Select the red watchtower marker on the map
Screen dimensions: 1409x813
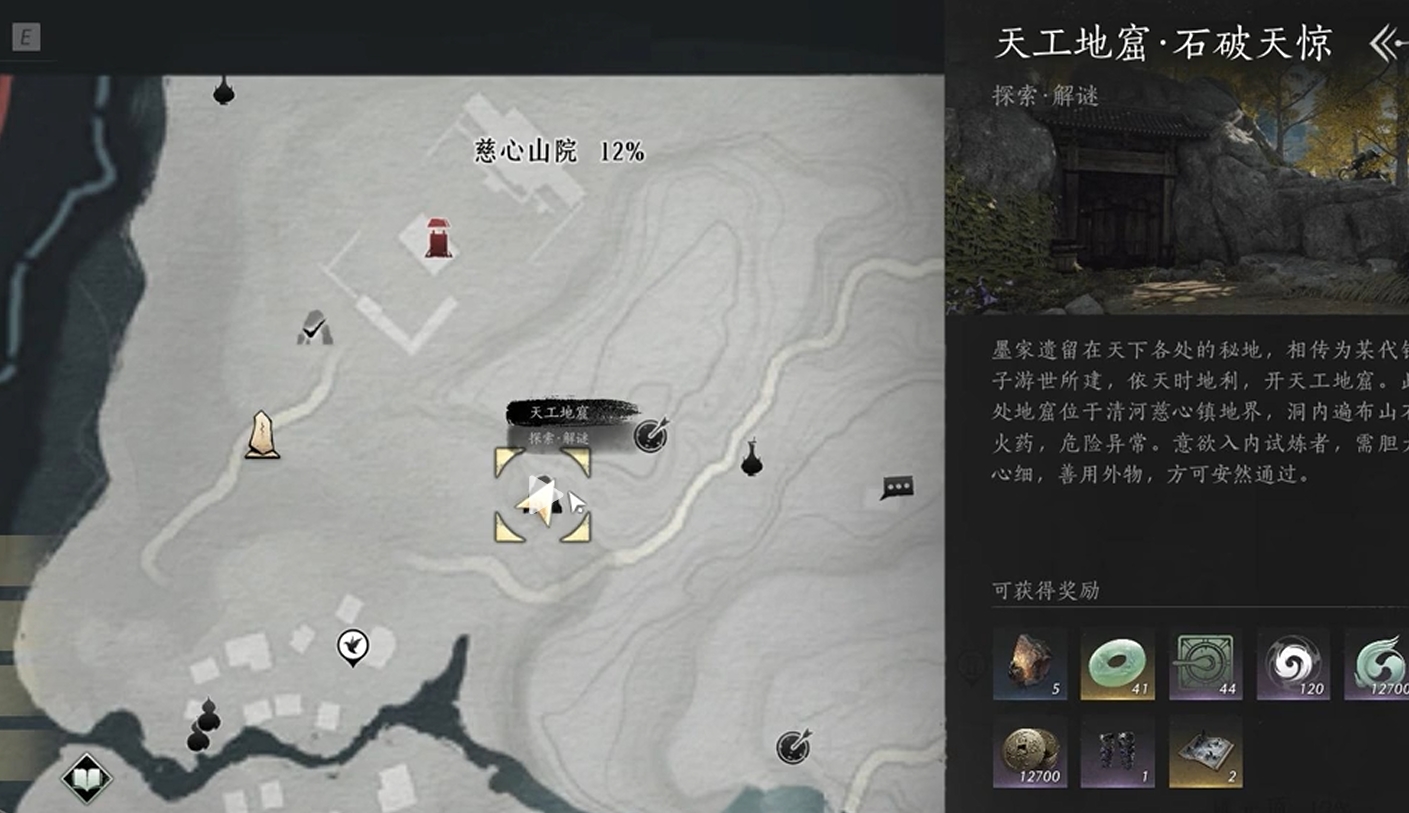438,238
